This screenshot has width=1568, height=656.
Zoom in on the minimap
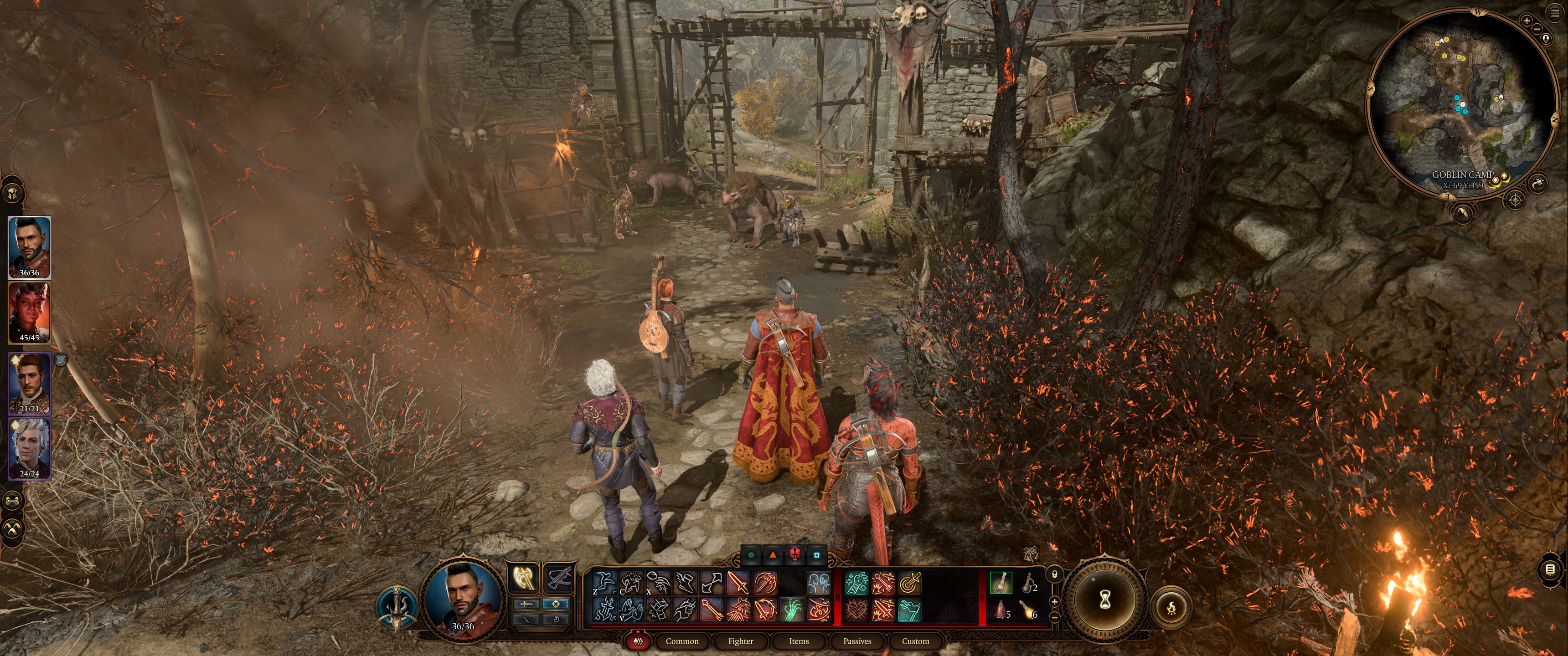[1526, 20]
